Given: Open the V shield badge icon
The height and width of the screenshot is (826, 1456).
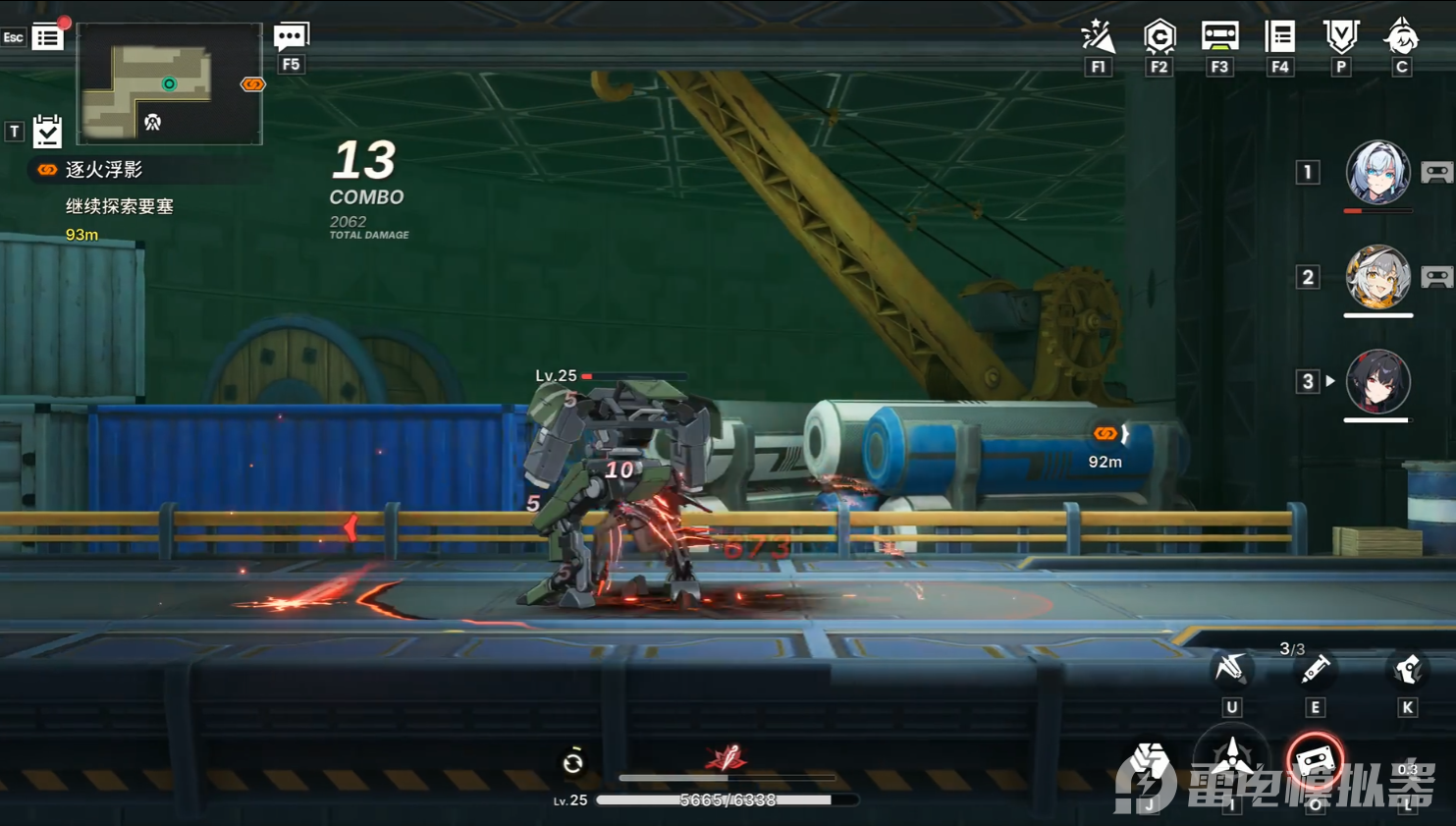Looking at the screenshot, I should [1340, 37].
